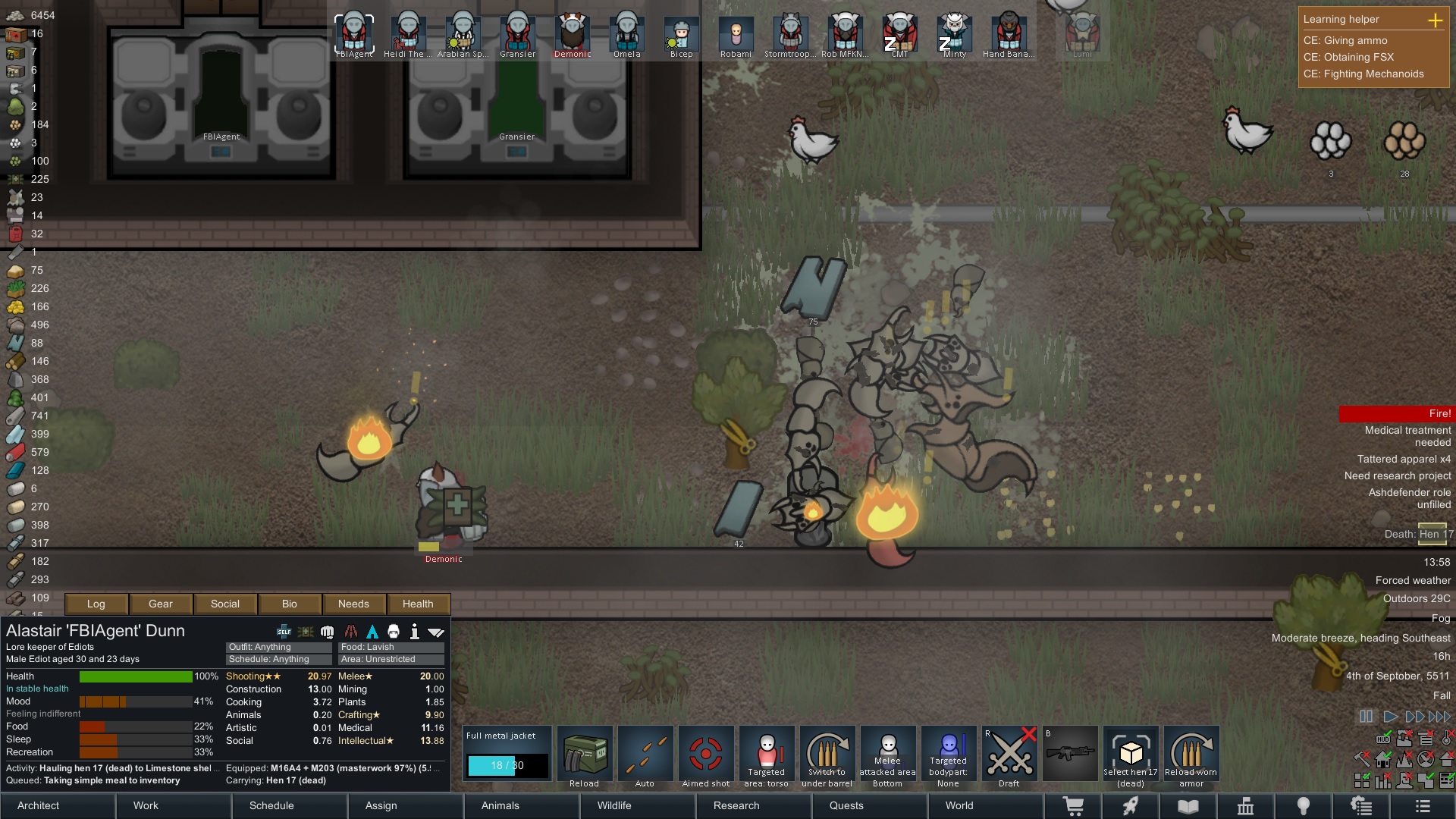1456x819 pixels.
Task: Switch to the Gear tab
Action: click(161, 604)
